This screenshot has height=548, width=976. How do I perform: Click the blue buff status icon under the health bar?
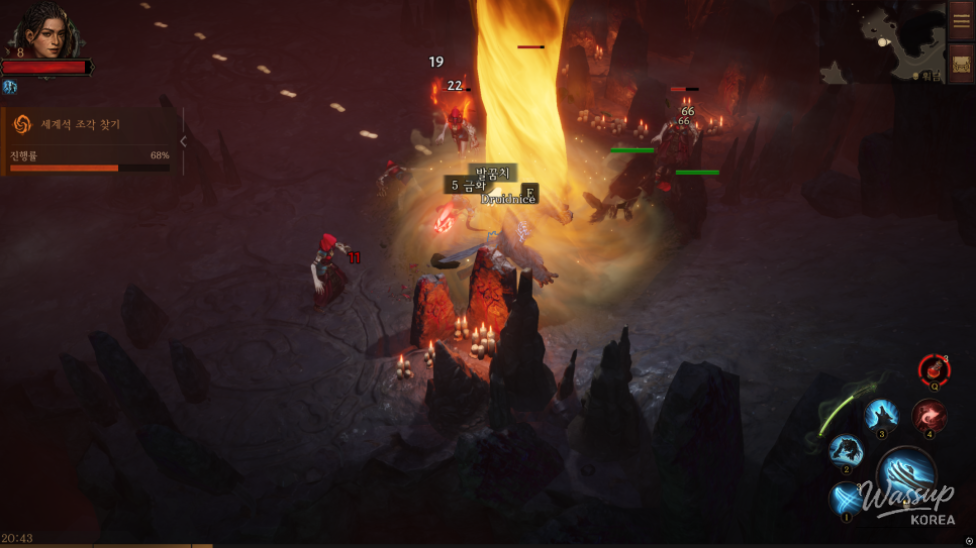[x=11, y=87]
